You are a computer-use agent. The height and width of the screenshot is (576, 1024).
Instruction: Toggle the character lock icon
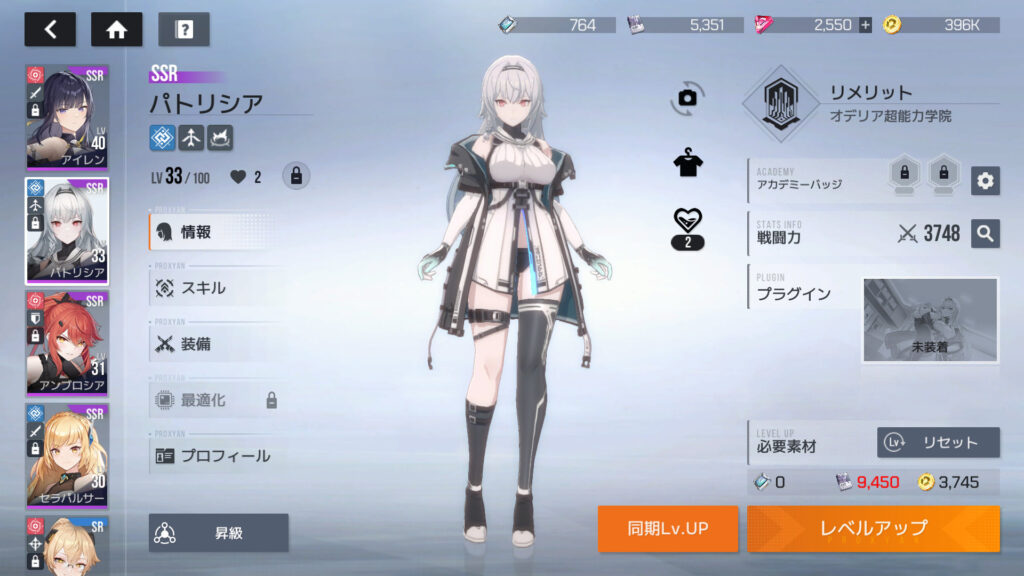[296, 176]
